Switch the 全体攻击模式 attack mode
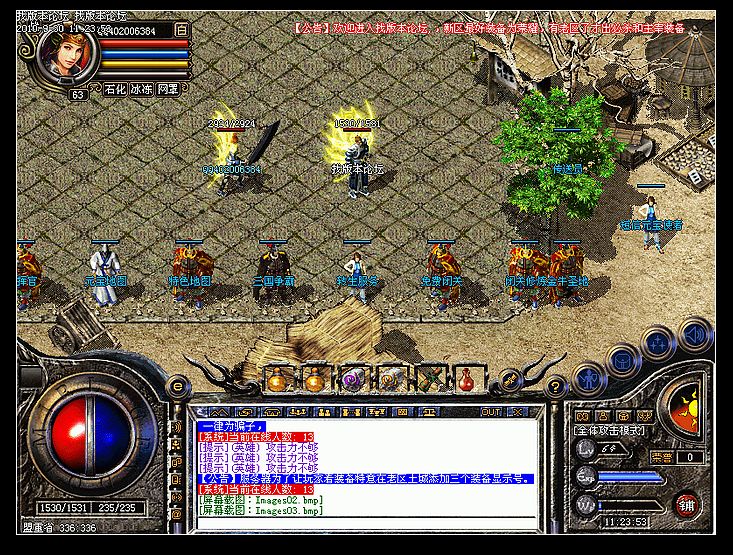The image size is (733, 555). 610,430
